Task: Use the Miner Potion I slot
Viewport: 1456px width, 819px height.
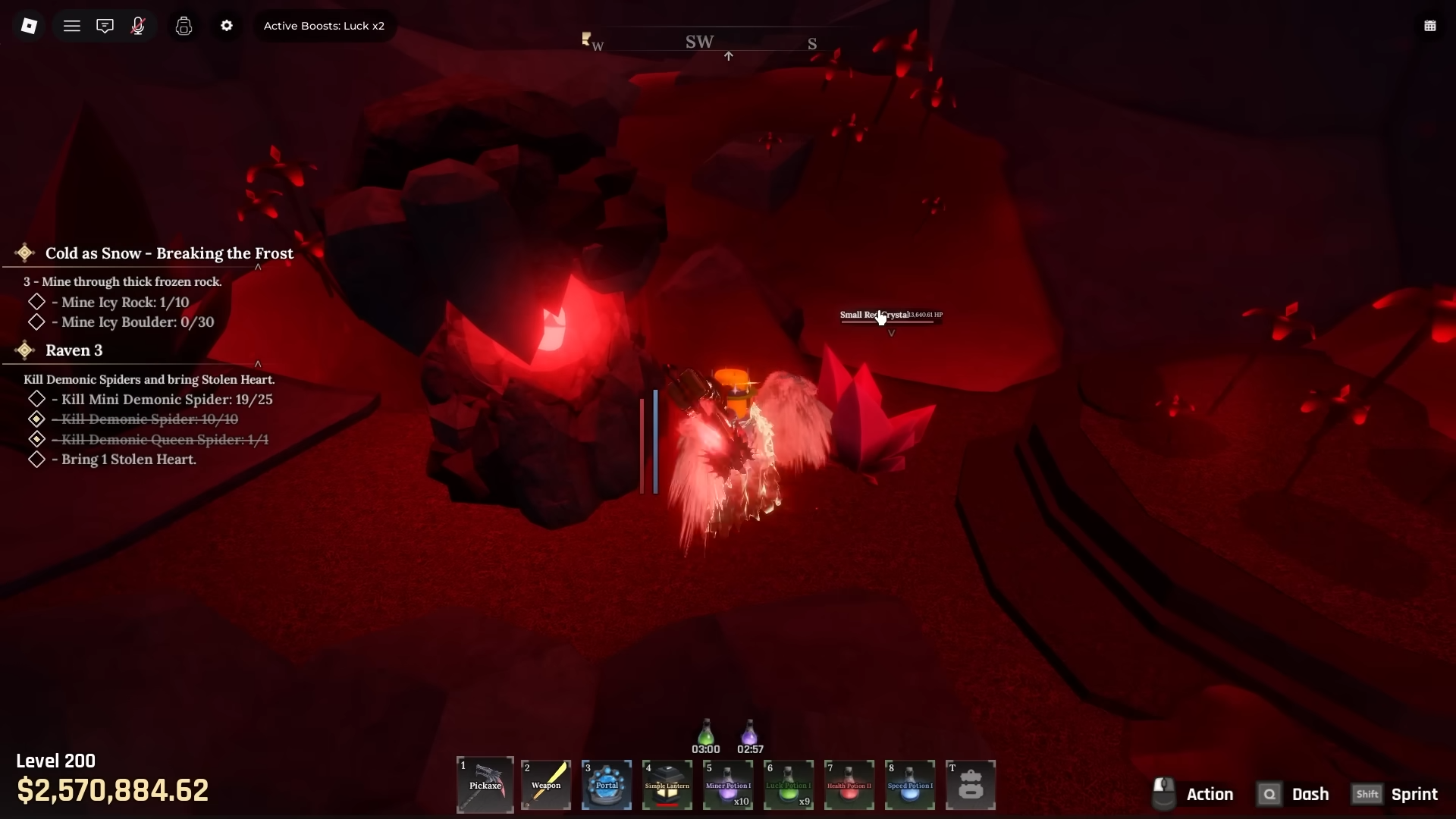Action: tap(728, 785)
